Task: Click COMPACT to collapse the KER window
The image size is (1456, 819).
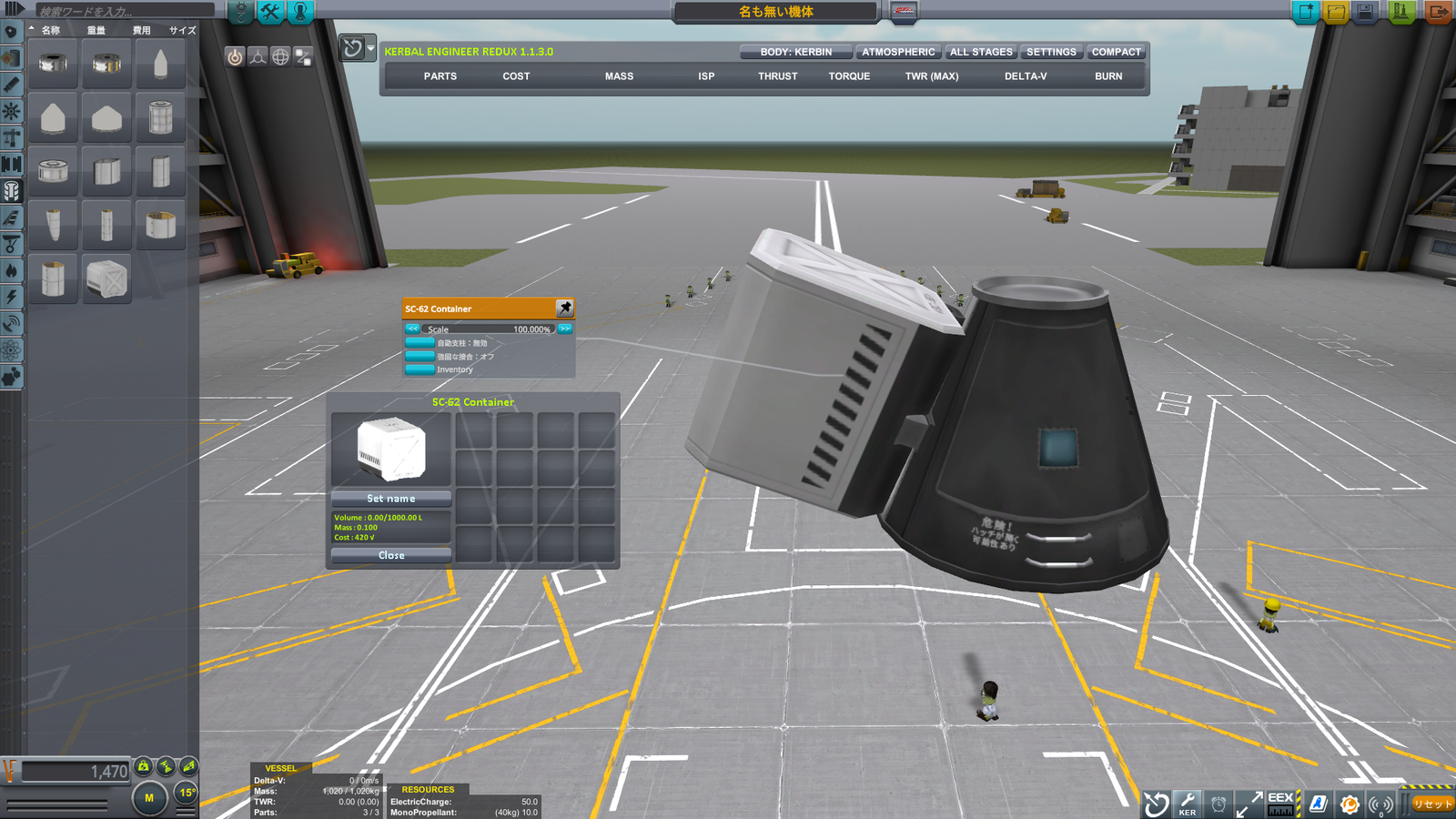Action: point(1117,52)
